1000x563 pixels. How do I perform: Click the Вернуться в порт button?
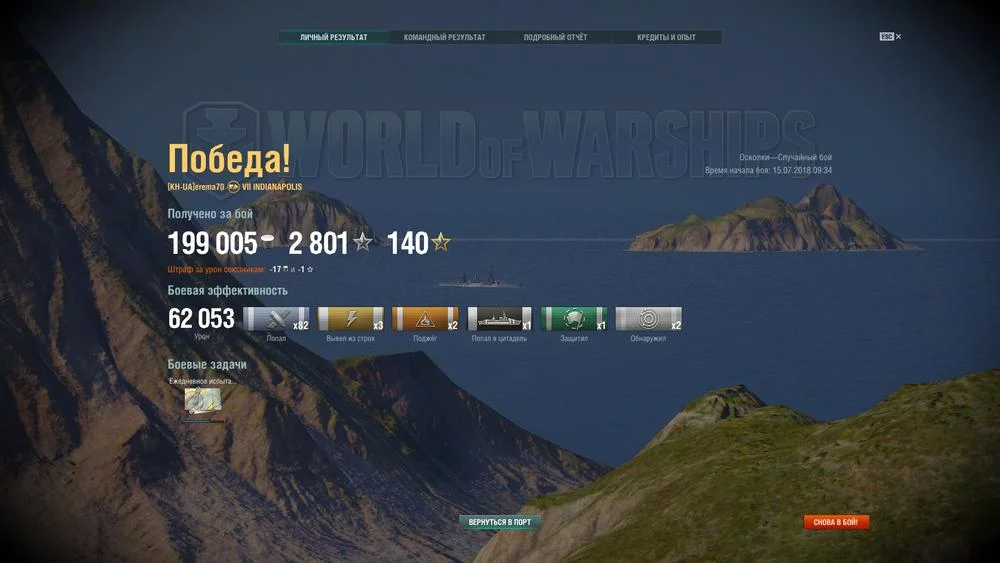[x=500, y=522]
